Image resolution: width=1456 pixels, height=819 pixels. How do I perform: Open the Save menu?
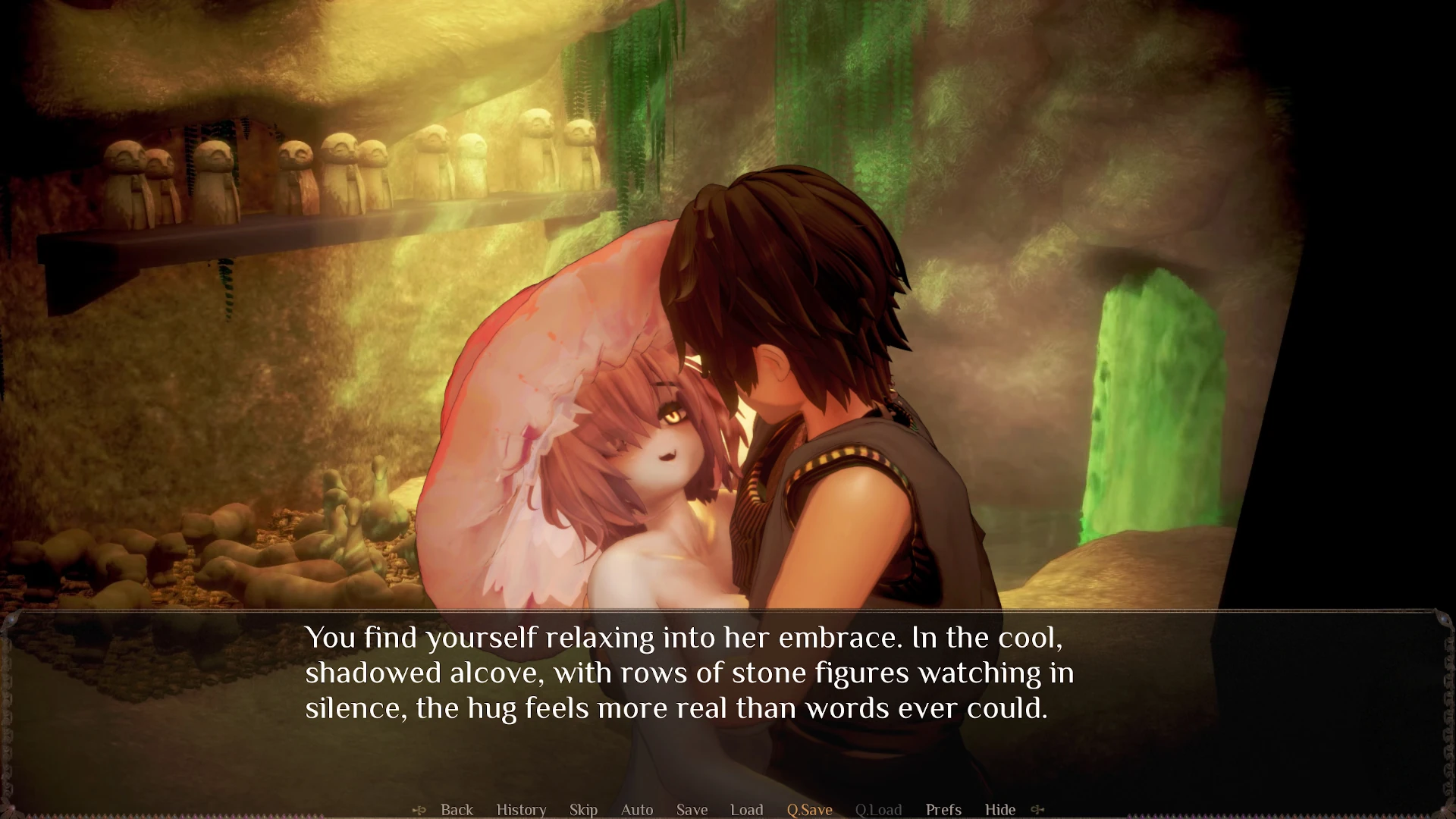click(x=692, y=810)
